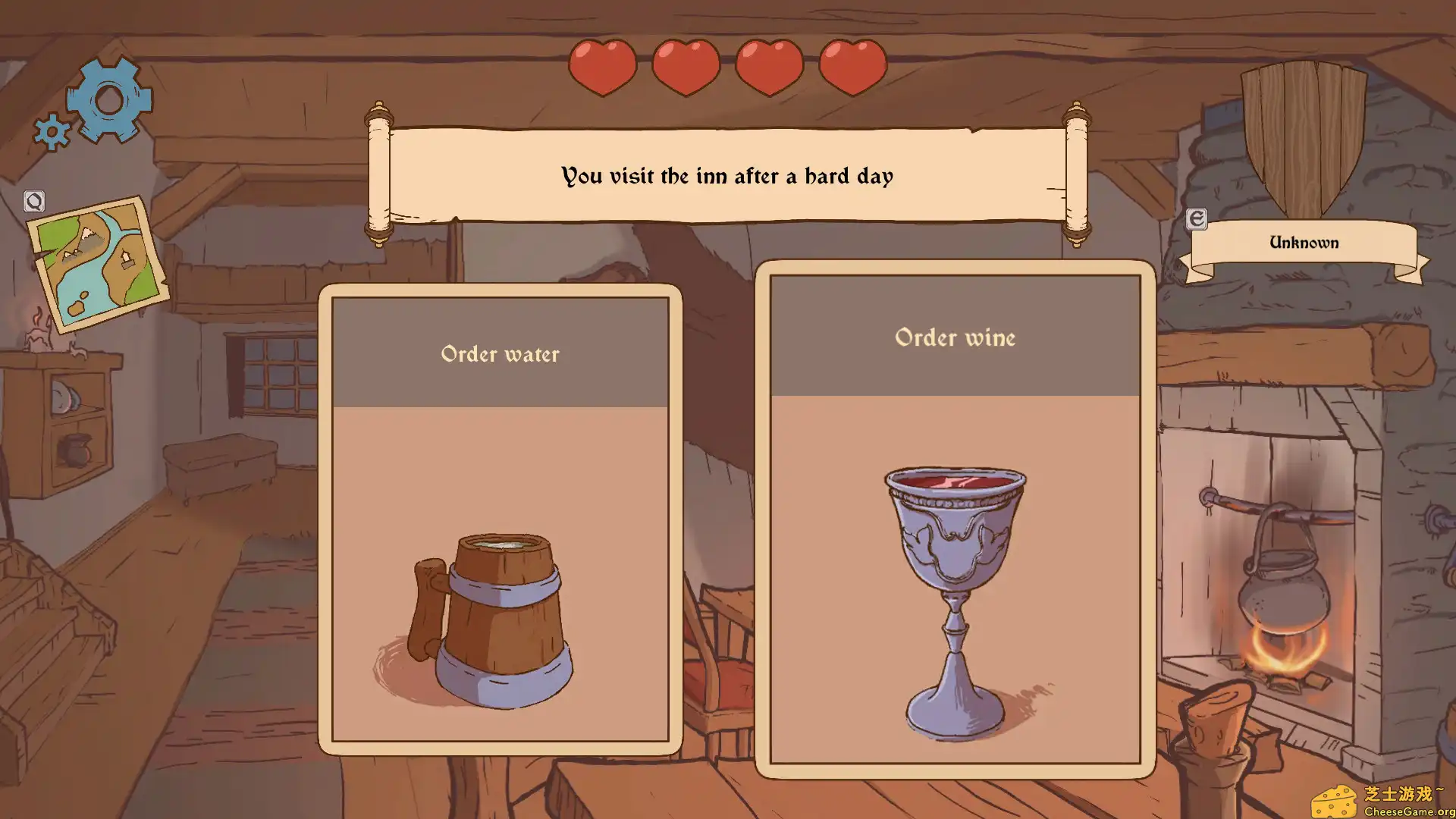Click the Unknown name banner
The width and height of the screenshot is (1456, 819).
[1304, 243]
